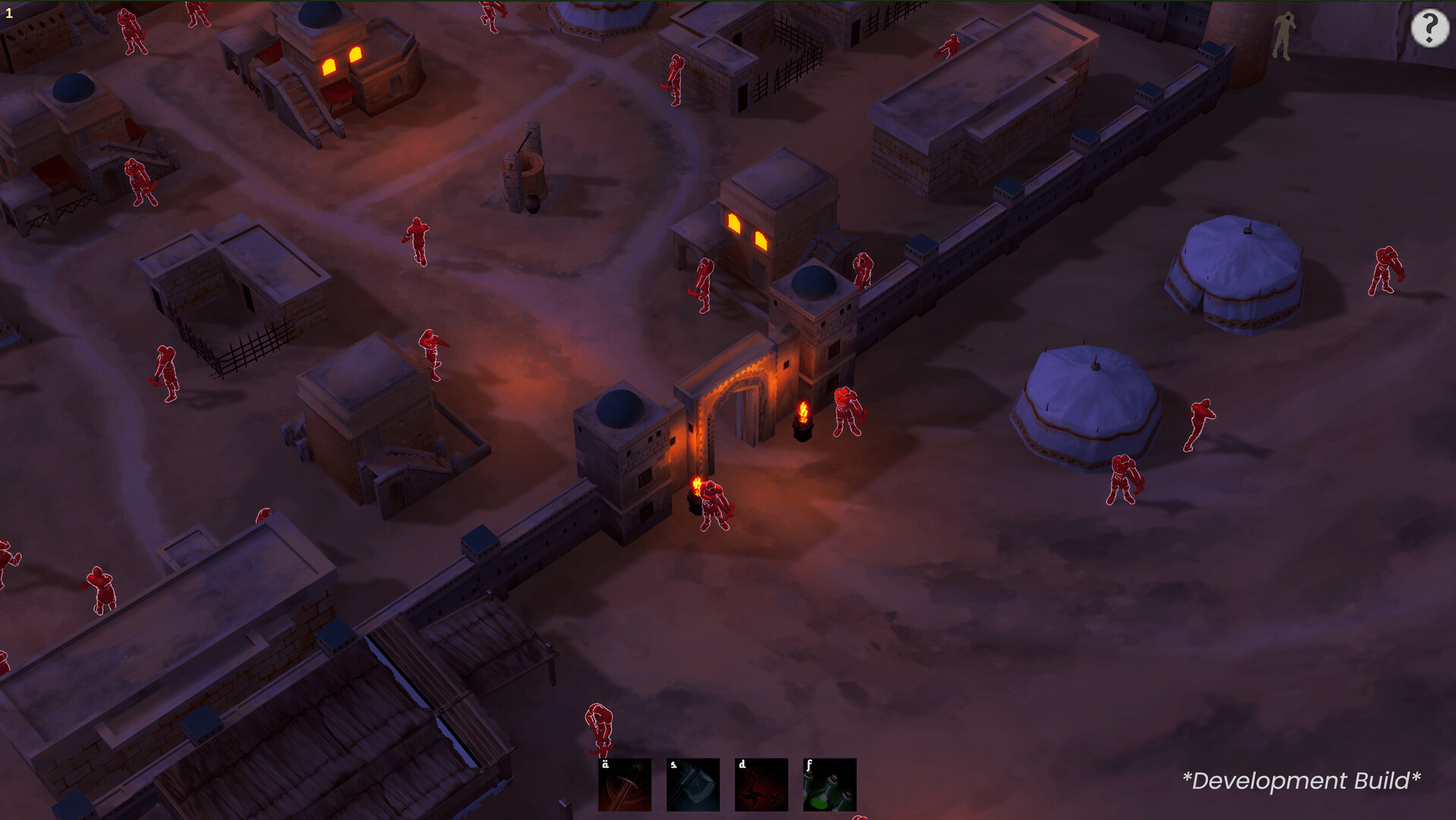Select the level 1 counter top left
1456x820 pixels.
point(9,11)
